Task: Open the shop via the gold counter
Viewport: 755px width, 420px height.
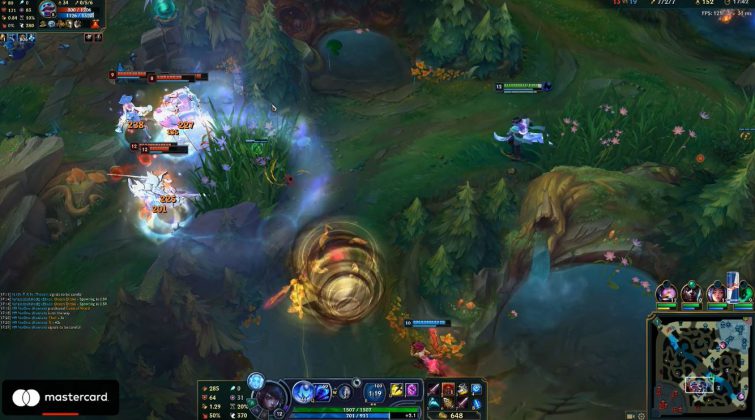Action: 452,414
